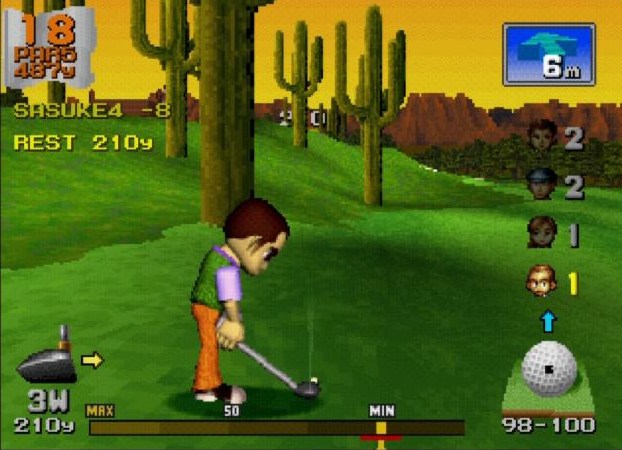The width and height of the screenshot is (622, 450).
Task: Click the hole 18 par info panel
Action: pos(49,47)
